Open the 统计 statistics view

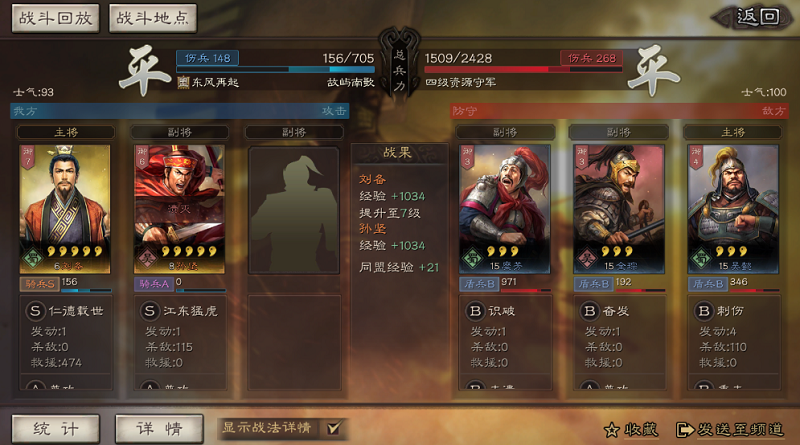coord(55,428)
